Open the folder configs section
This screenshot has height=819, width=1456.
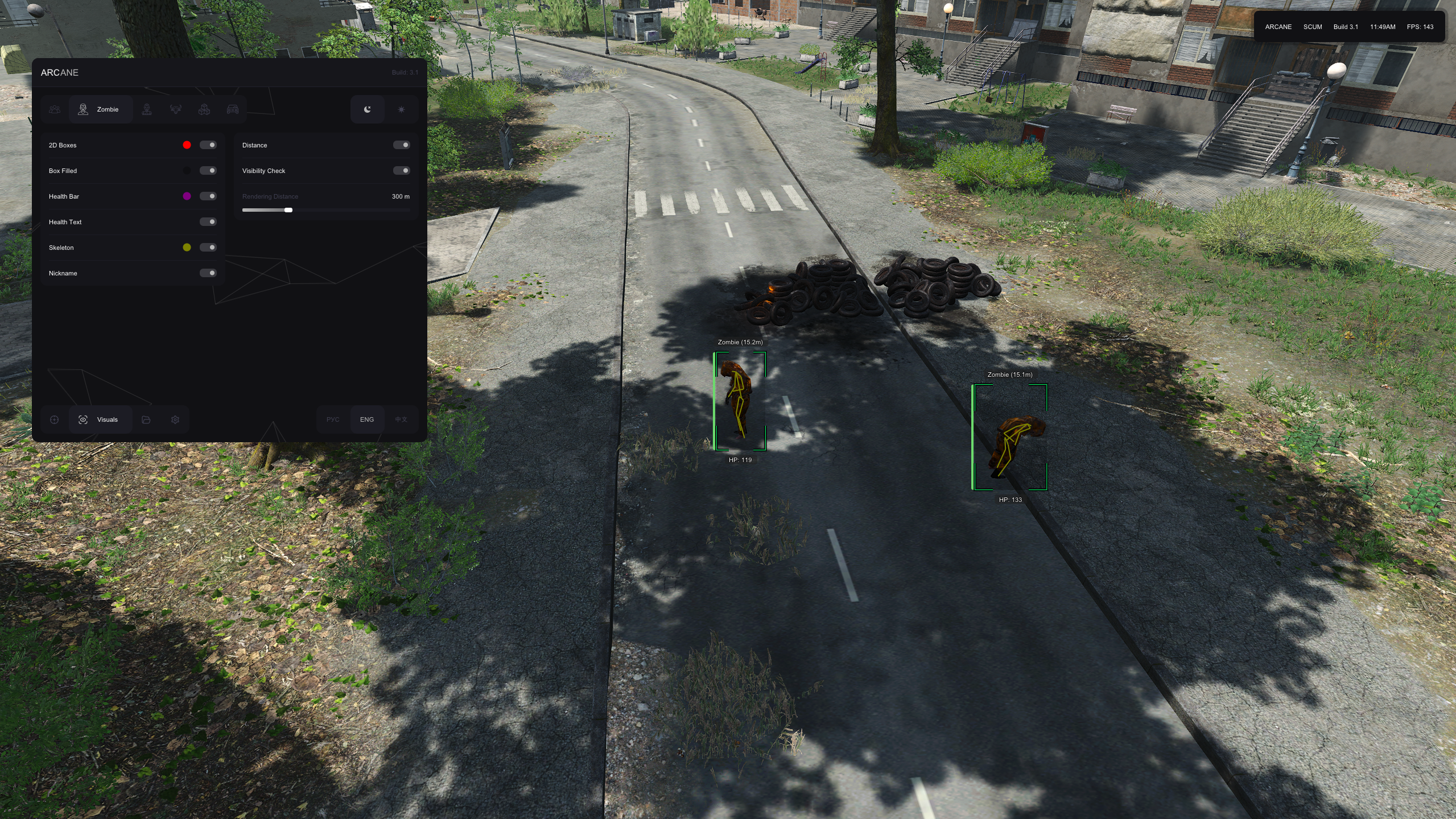pos(146,419)
